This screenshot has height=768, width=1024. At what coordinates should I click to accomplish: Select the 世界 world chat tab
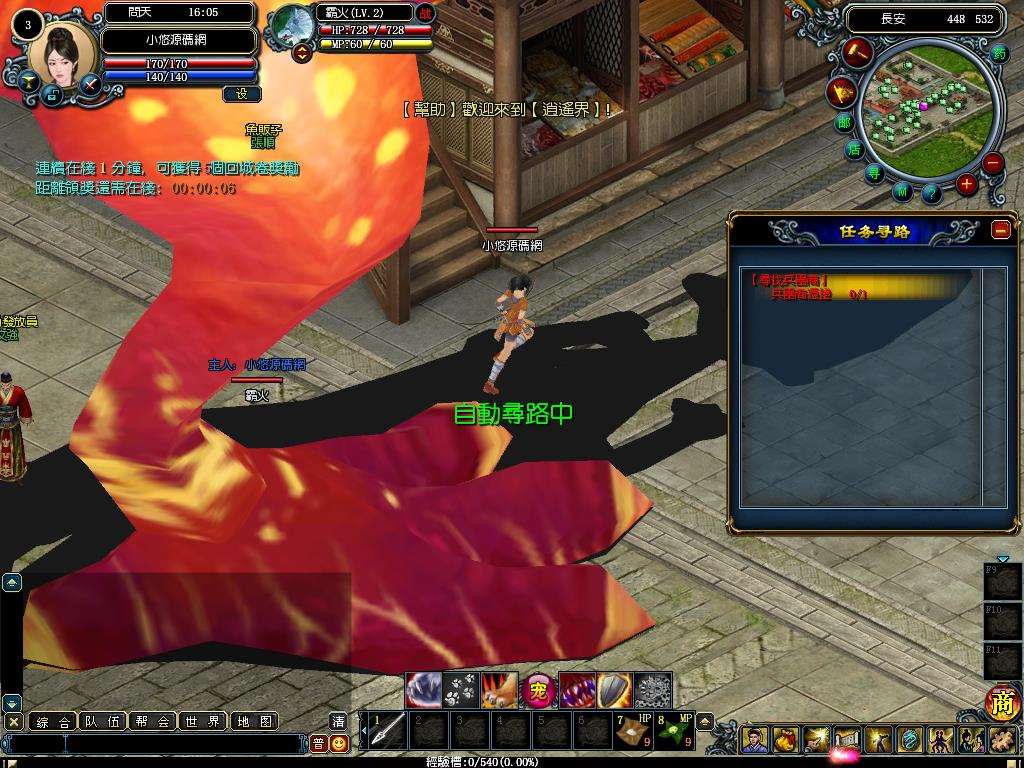[203, 721]
